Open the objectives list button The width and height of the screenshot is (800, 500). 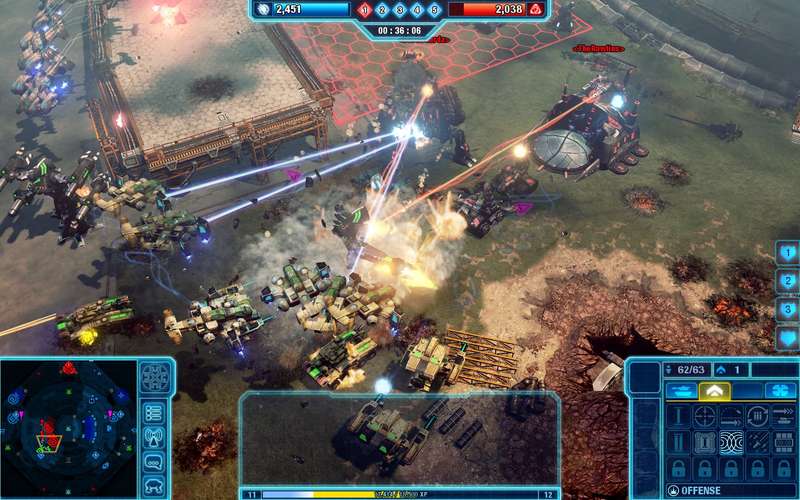click(x=154, y=412)
